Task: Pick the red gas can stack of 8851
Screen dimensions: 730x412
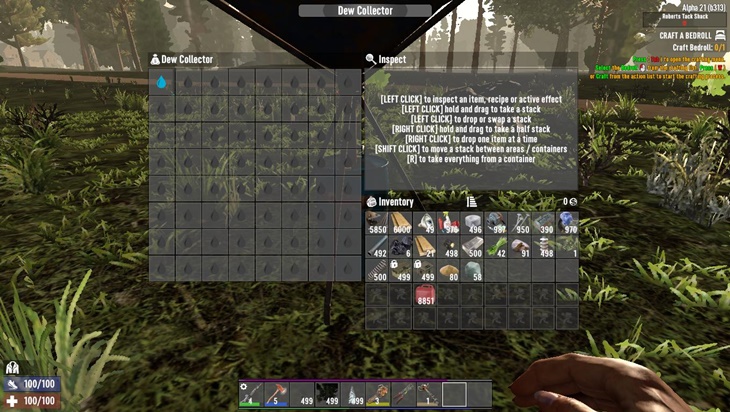Action: pos(425,294)
